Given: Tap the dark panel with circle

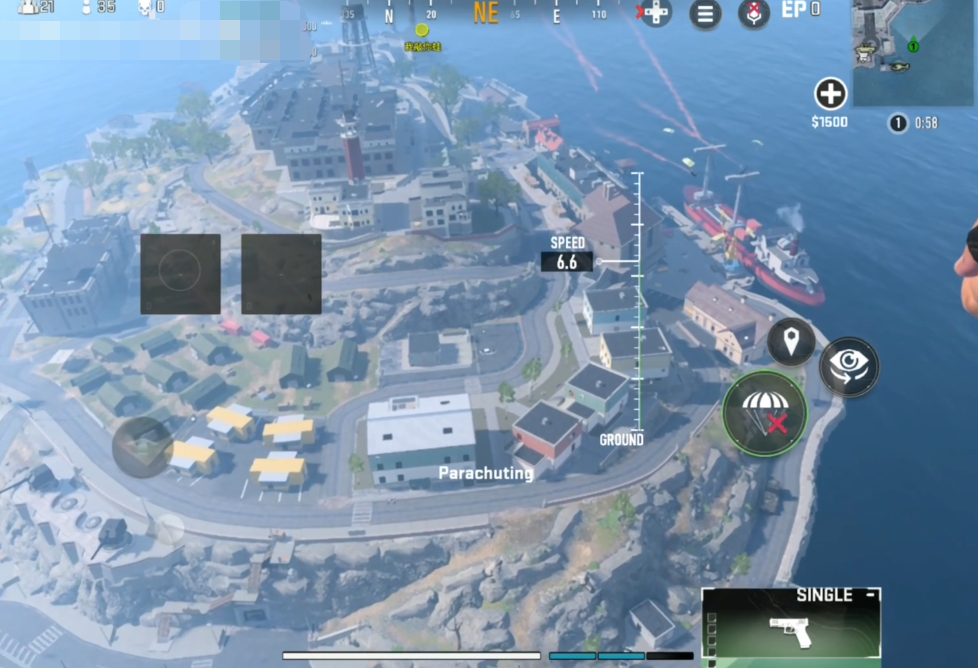Looking at the screenshot, I should click(x=180, y=273).
